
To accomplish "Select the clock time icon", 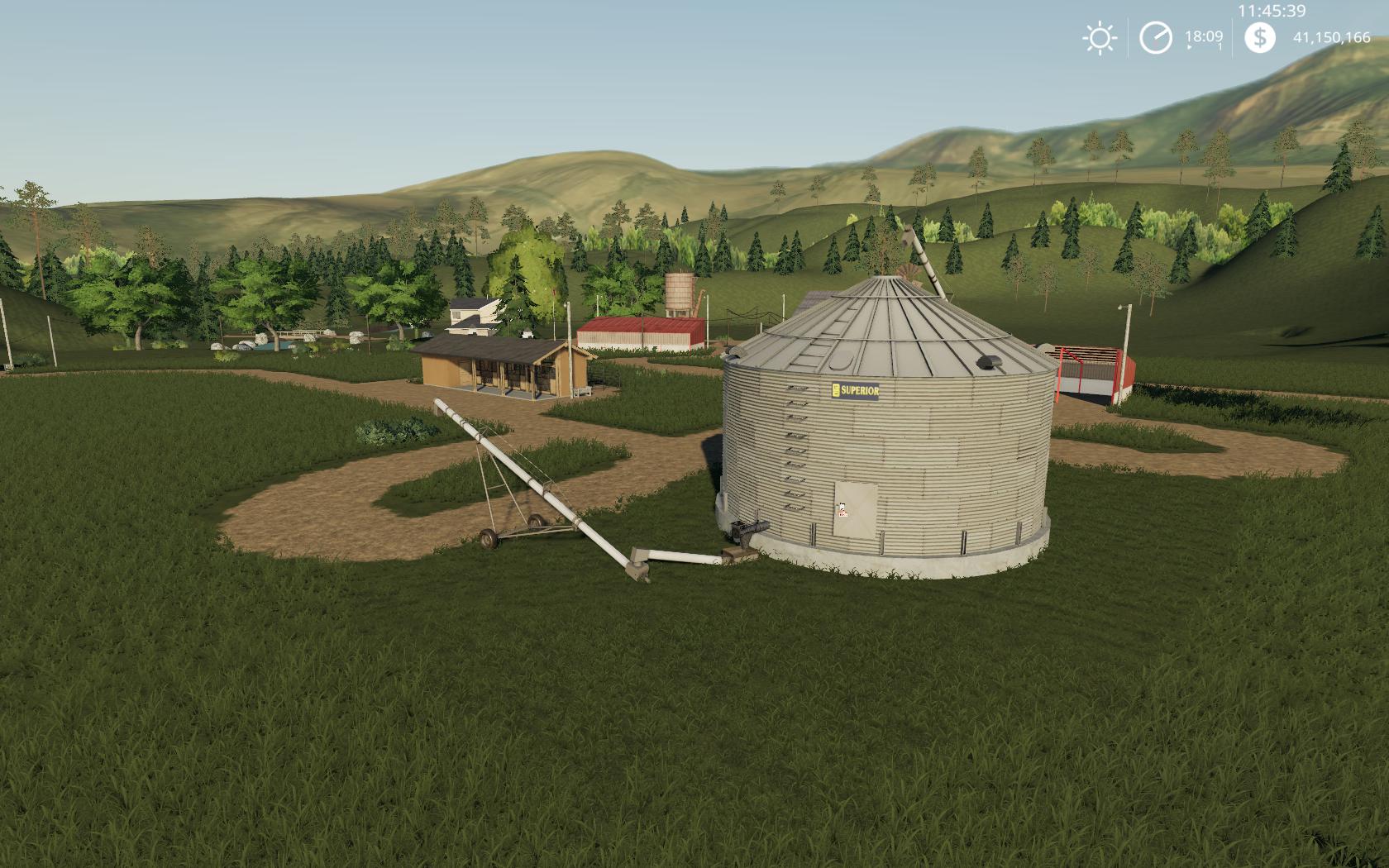I will click(x=1156, y=38).
